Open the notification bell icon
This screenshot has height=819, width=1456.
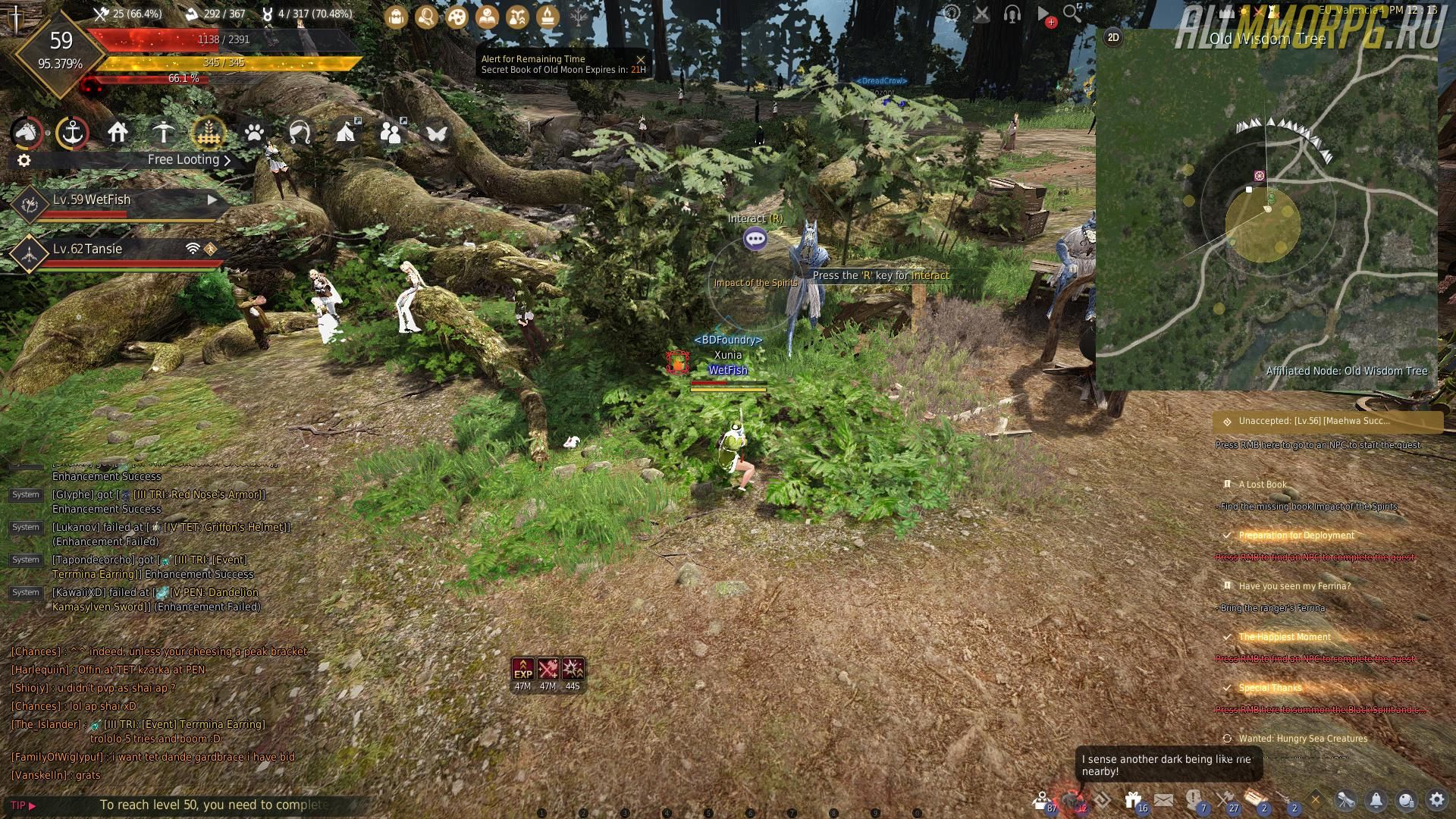[1376, 799]
